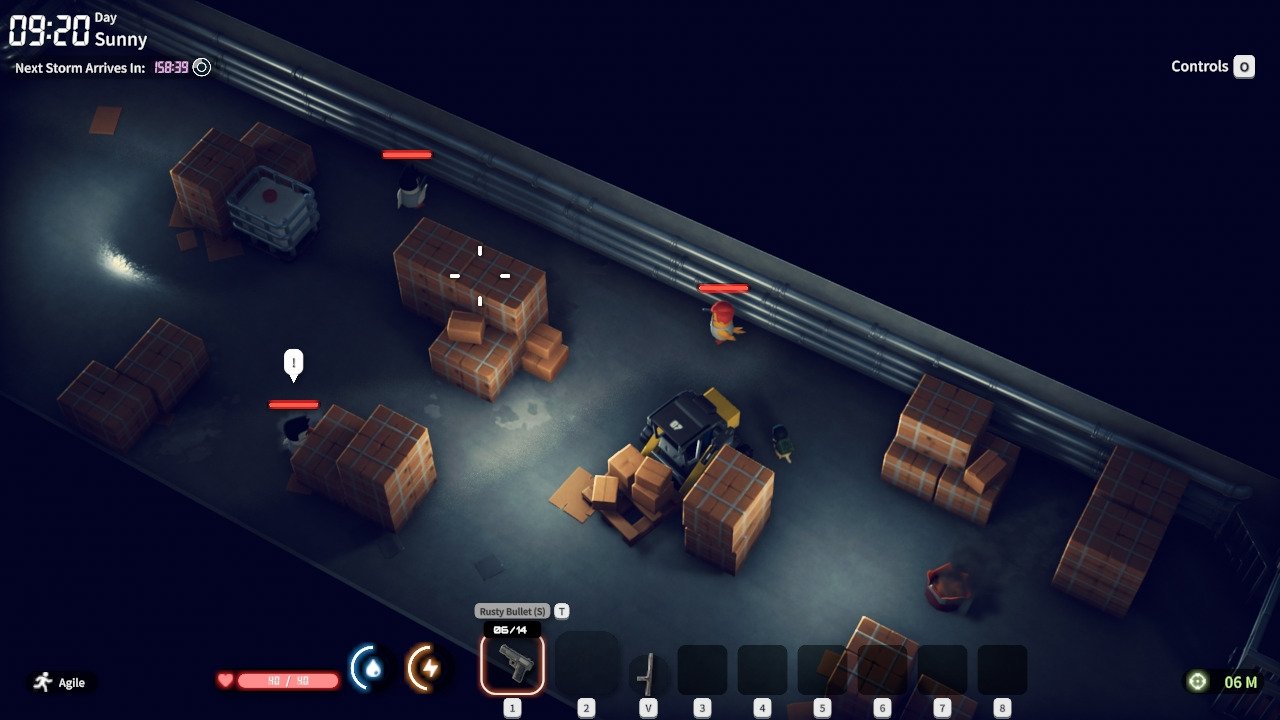Click the Agile running status indicator
This screenshot has height=720, width=1280.
[x=60, y=682]
